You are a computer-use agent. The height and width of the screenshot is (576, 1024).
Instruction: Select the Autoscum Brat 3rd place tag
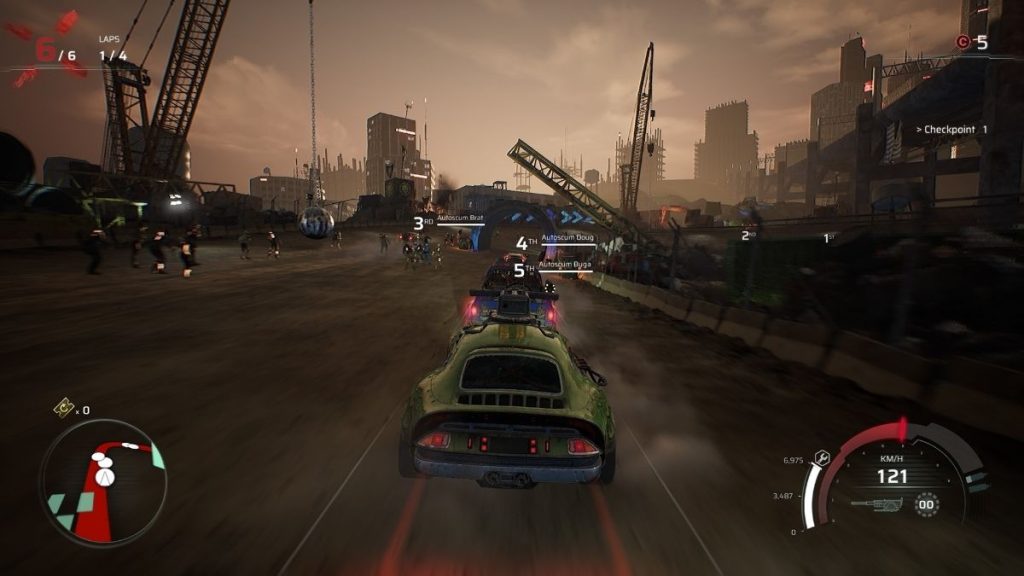coord(451,221)
